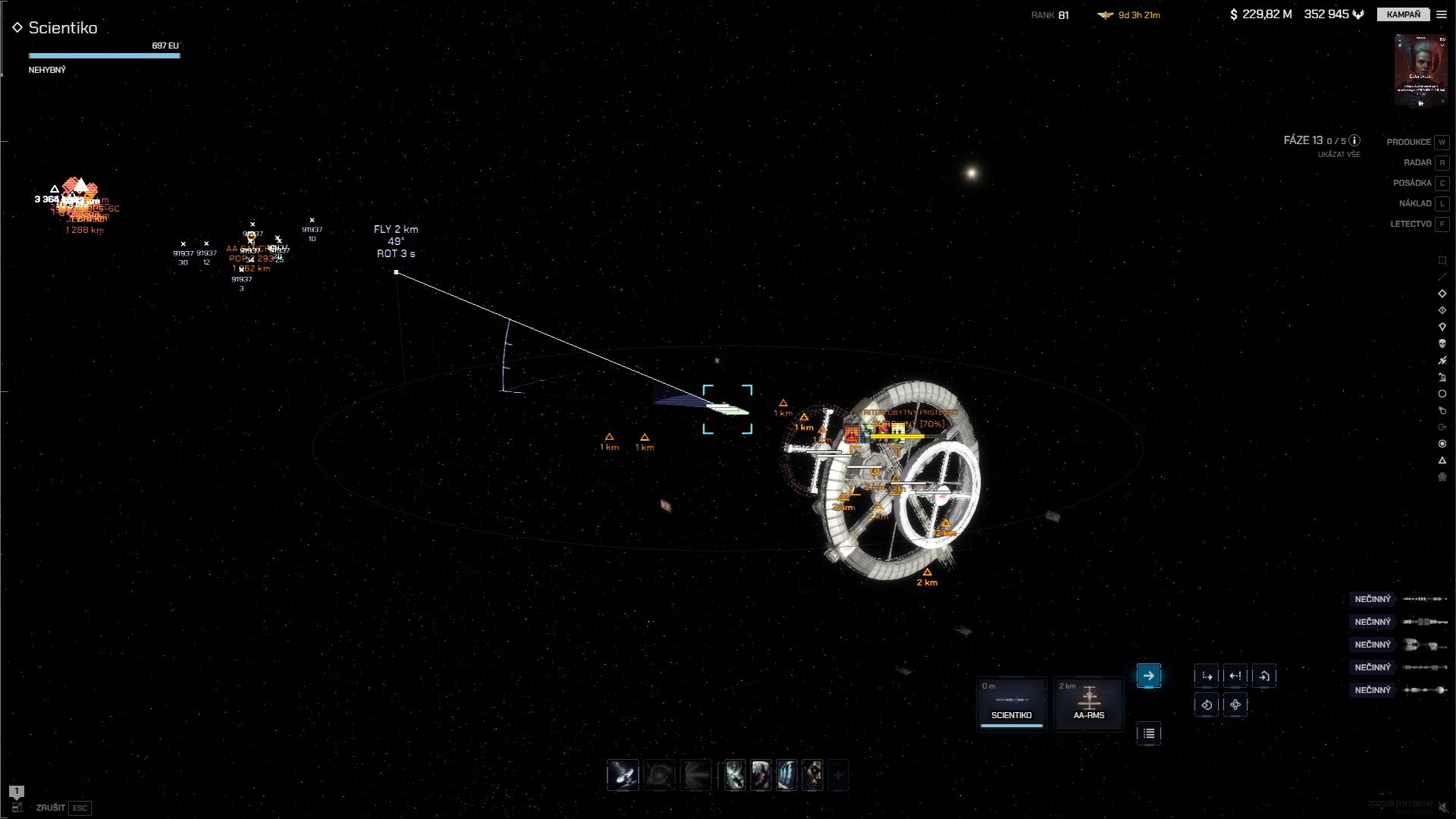The width and height of the screenshot is (1456, 819).
Task: Activate the satellite dish ability
Action: (x=623, y=776)
